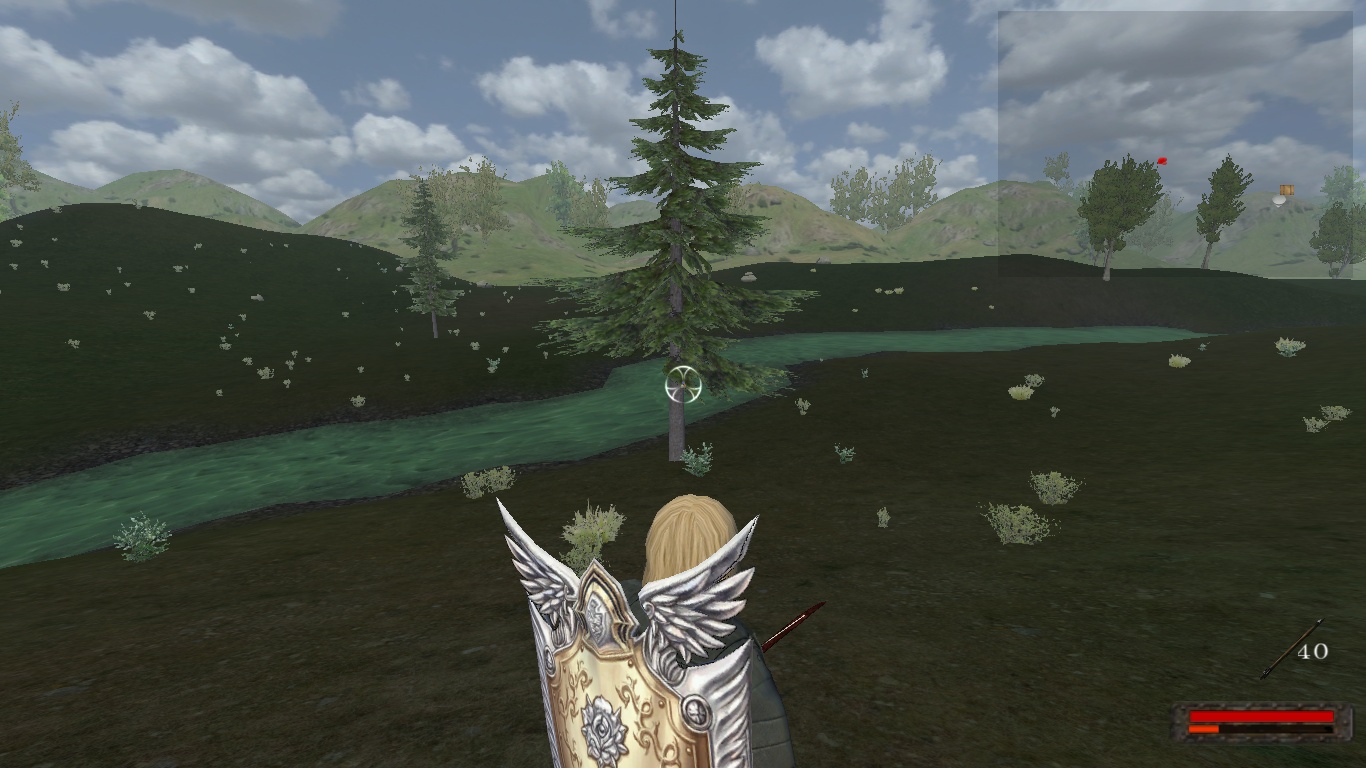This screenshot has height=768, width=1366.
Task: Select the white player marker on minimap
Action: point(1278,200)
